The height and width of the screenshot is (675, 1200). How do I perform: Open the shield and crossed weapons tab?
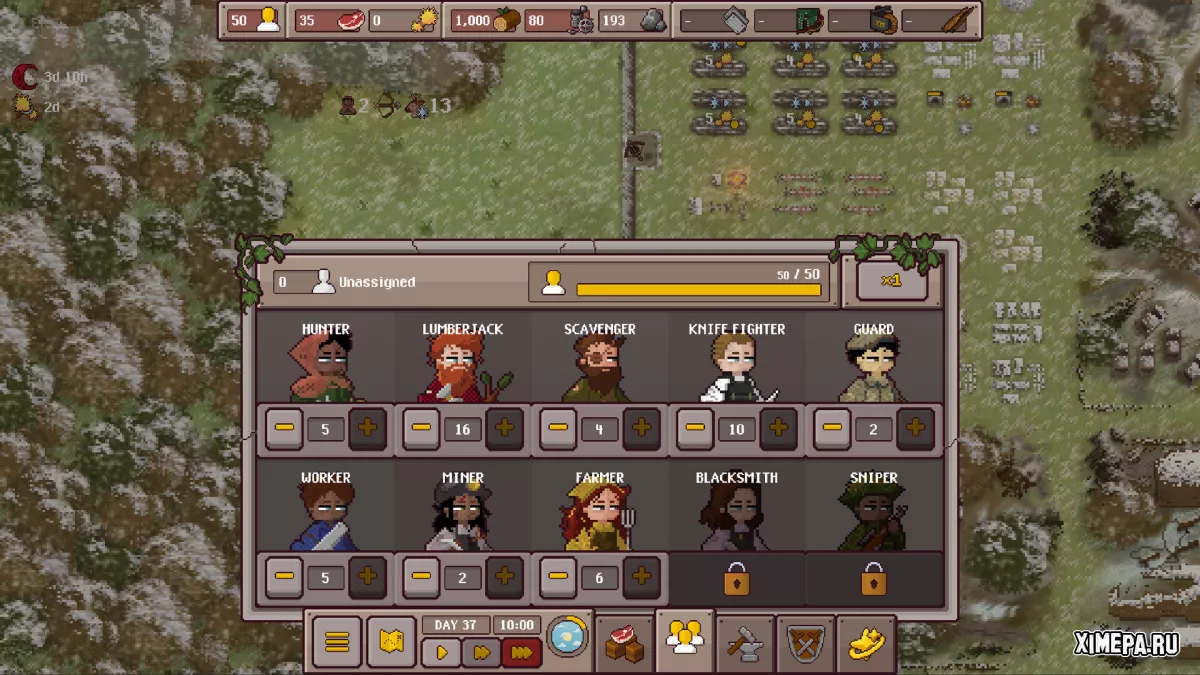point(805,642)
